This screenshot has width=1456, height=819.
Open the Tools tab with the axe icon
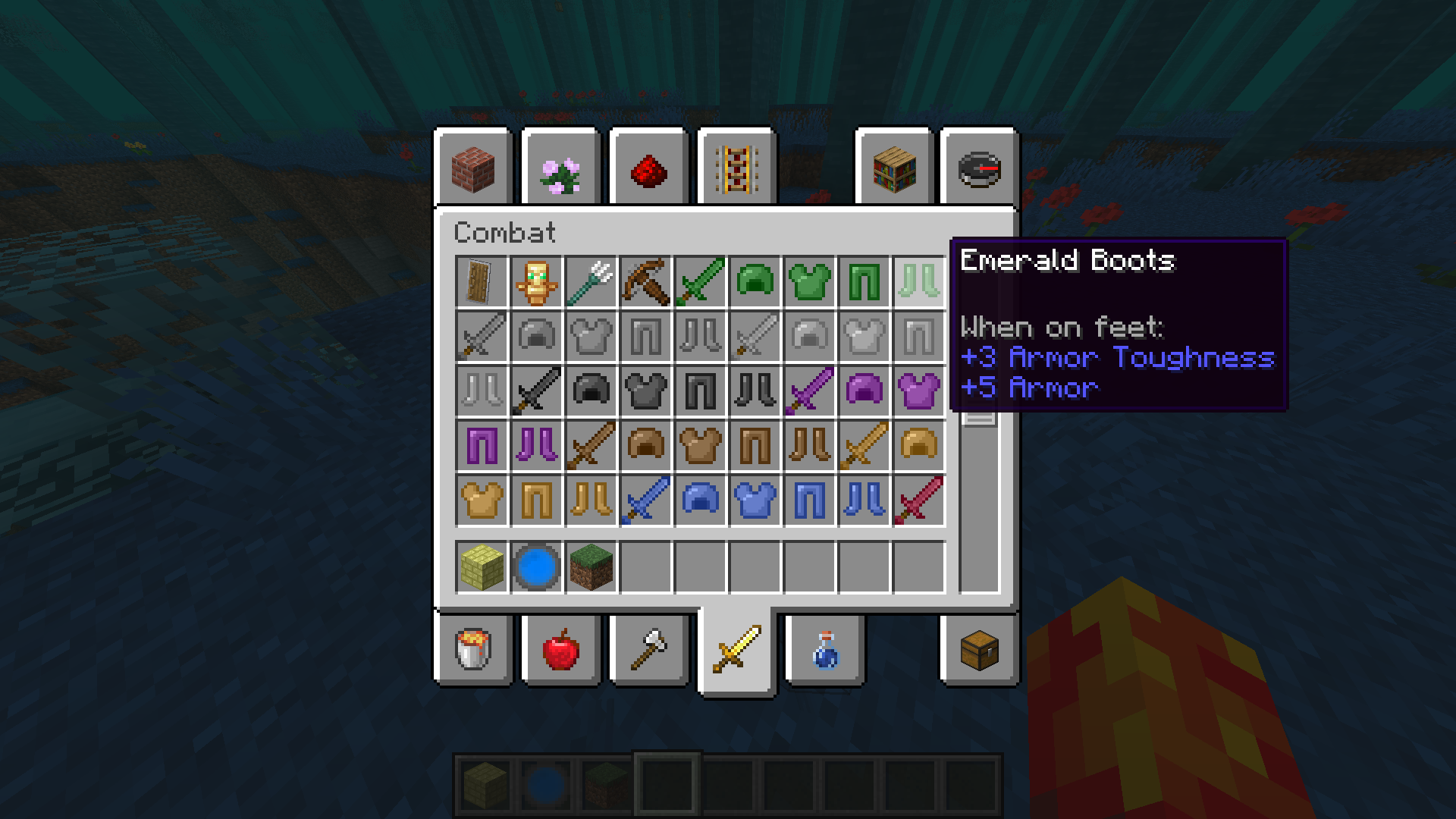click(x=648, y=651)
